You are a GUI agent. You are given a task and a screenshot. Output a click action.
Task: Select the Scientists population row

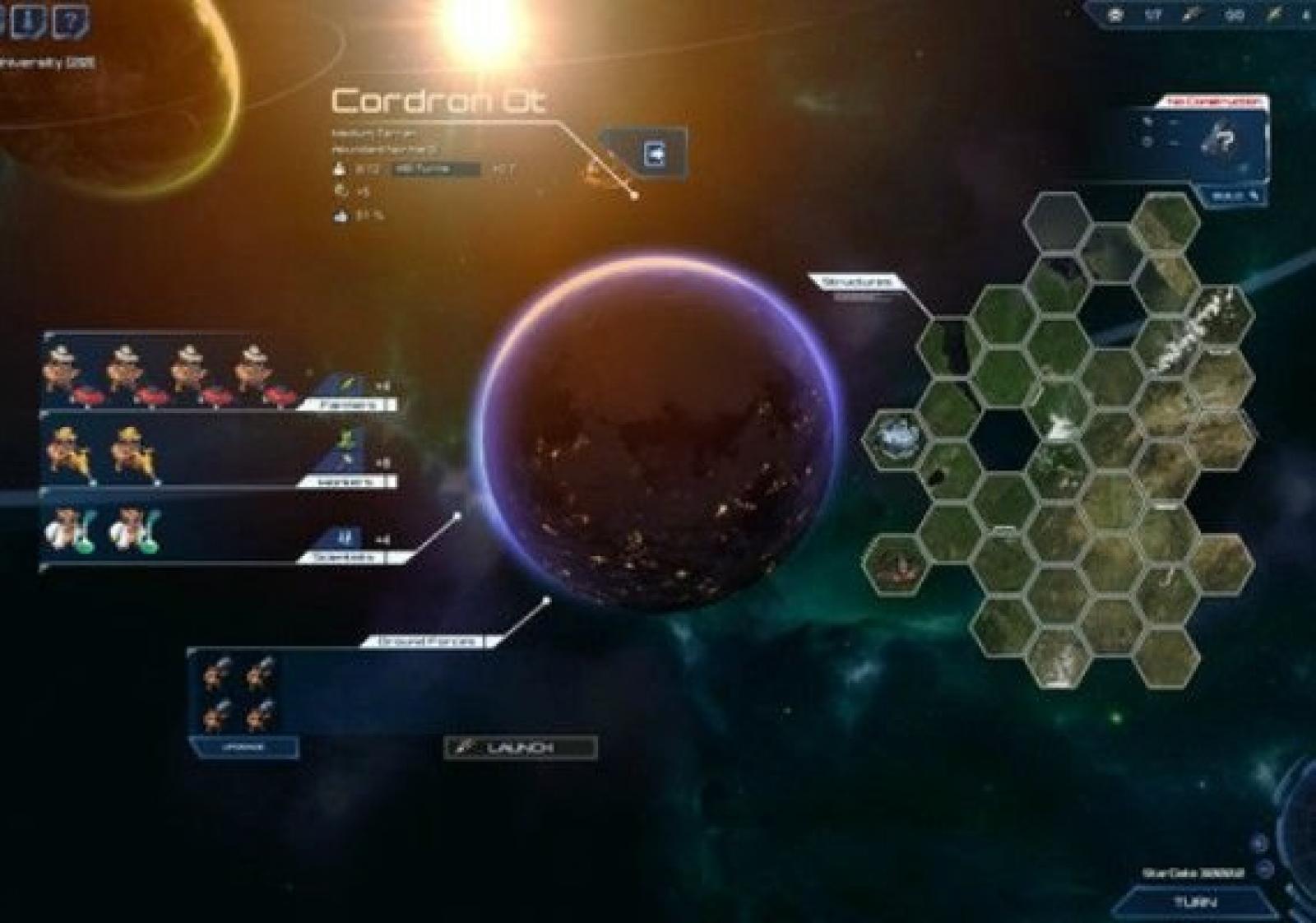[x=218, y=527]
